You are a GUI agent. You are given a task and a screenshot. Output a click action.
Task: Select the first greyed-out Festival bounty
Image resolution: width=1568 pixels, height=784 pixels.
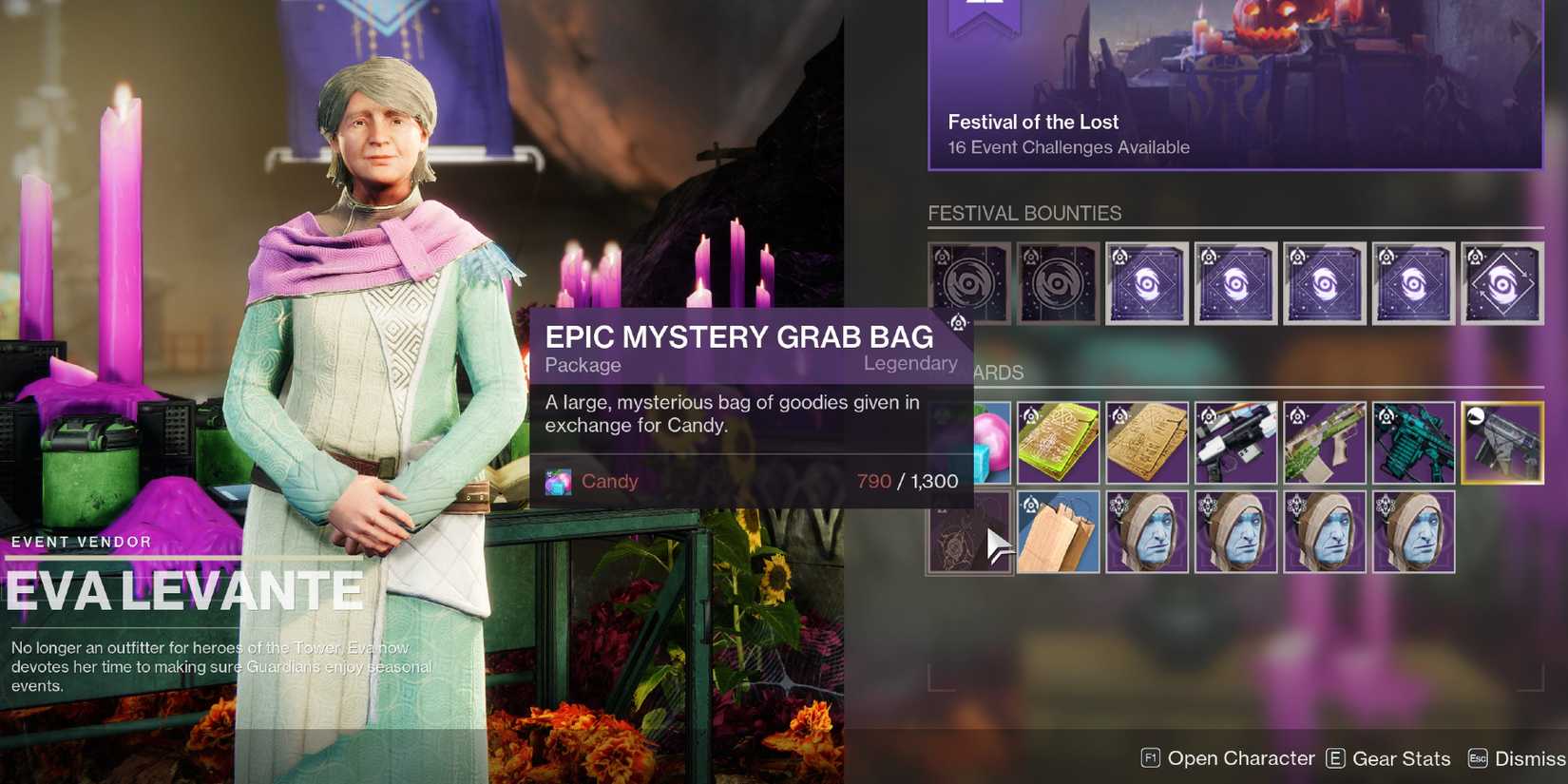pyautogui.click(x=969, y=282)
